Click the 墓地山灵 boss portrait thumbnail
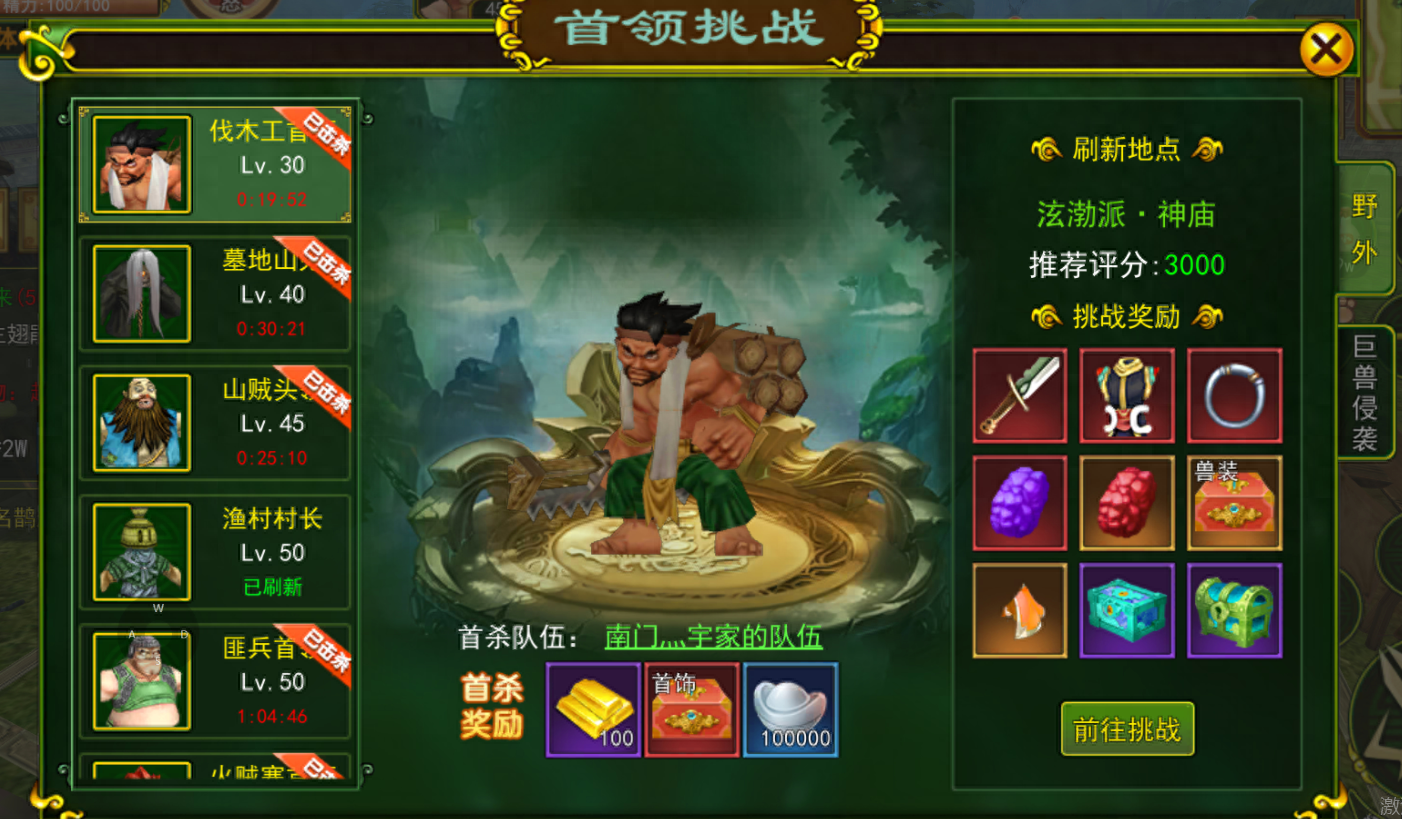Viewport: 1402px width, 819px height. click(x=140, y=294)
